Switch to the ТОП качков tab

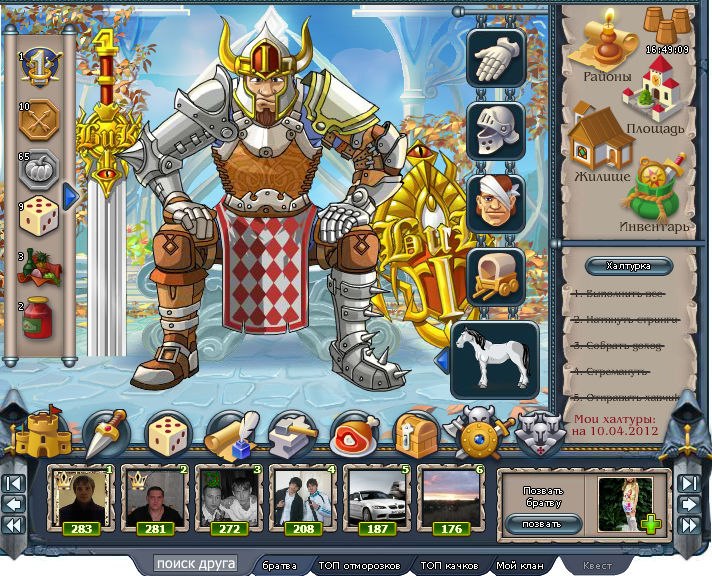coord(446,566)
